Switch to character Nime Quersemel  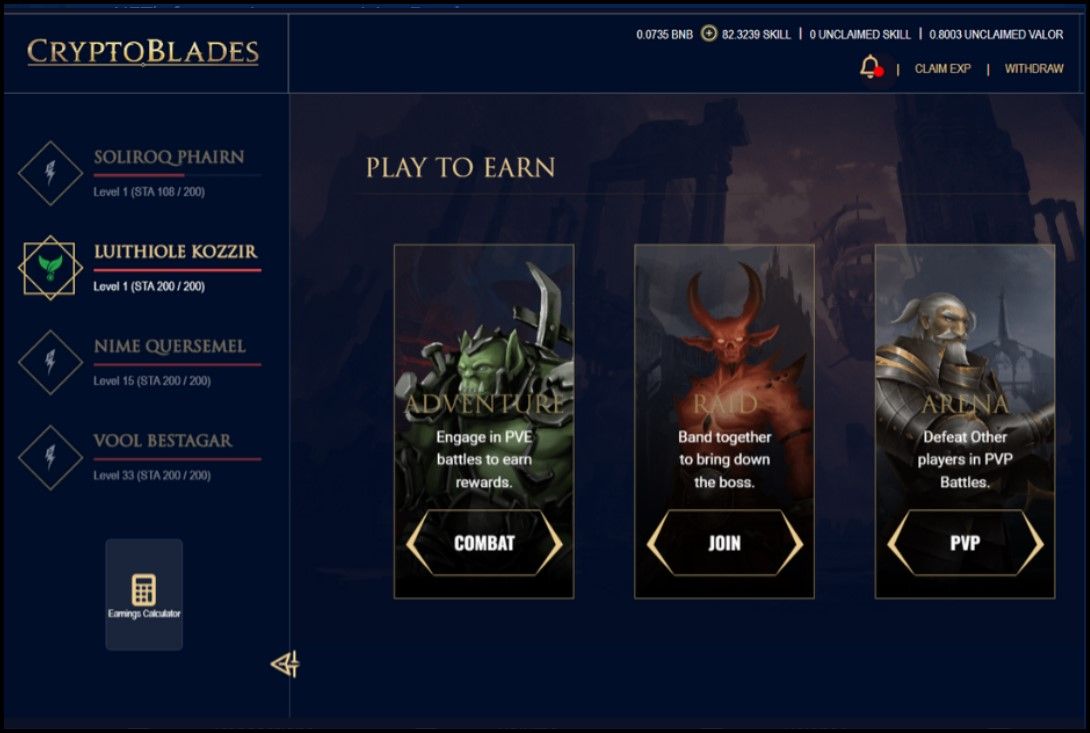point(169,347)
